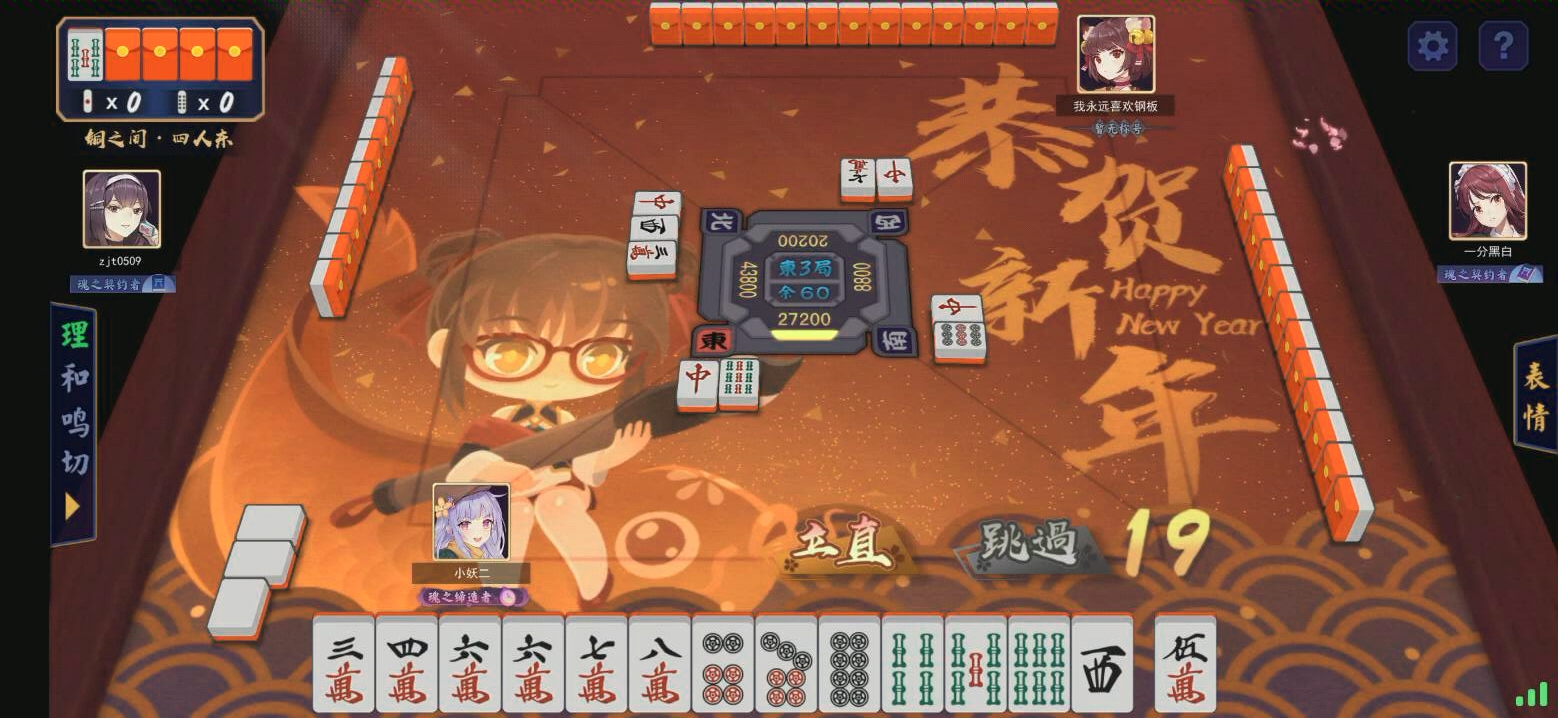Toggle the 切 auto-discard option
This screenshot has height=718, width=1558.
pyautogui.click(x=75, y=462)
